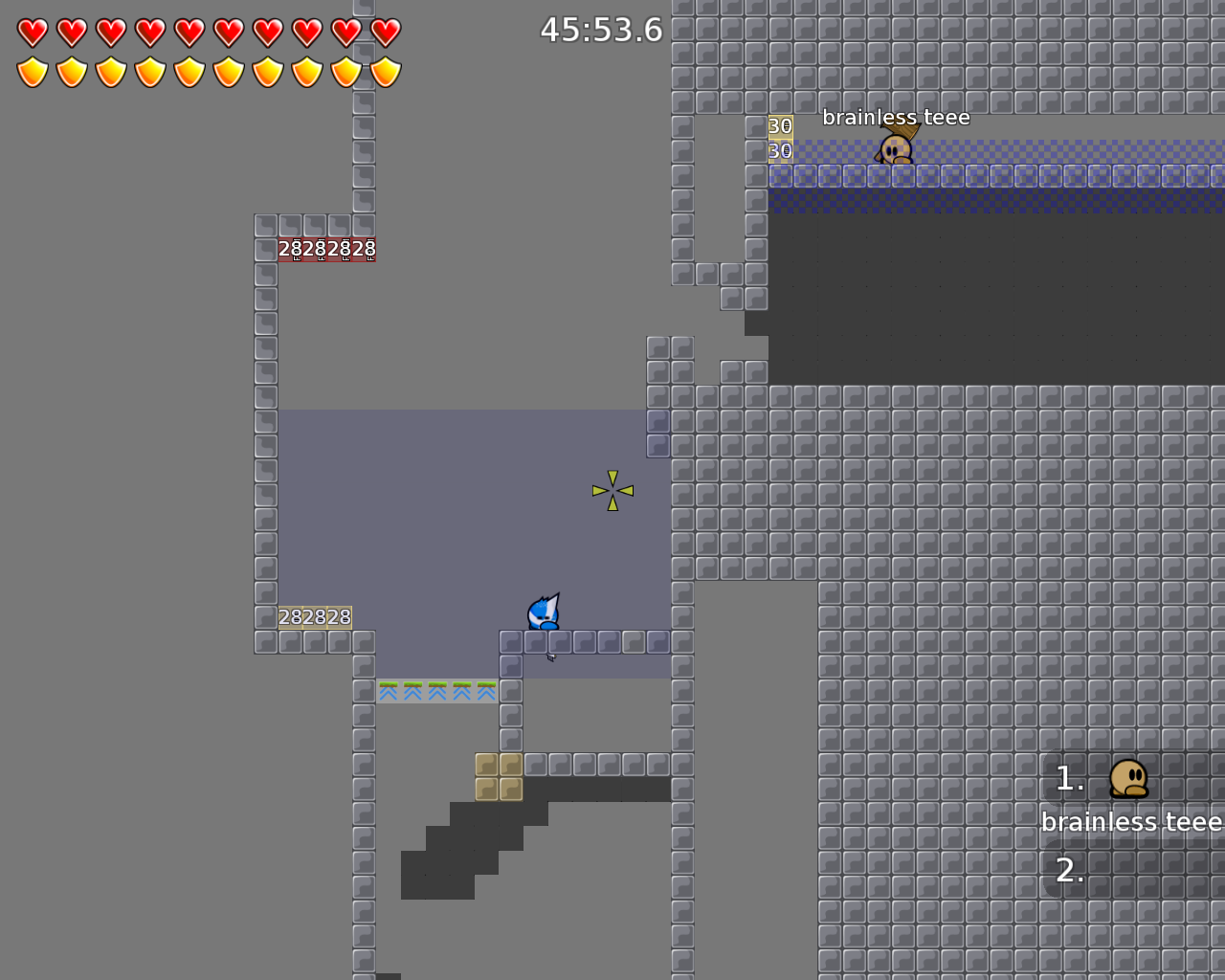Image resolution: width=1225 pixels, height=980 pixels.
Task: Click the race timer showing 45:53.6
Action: 600,30
